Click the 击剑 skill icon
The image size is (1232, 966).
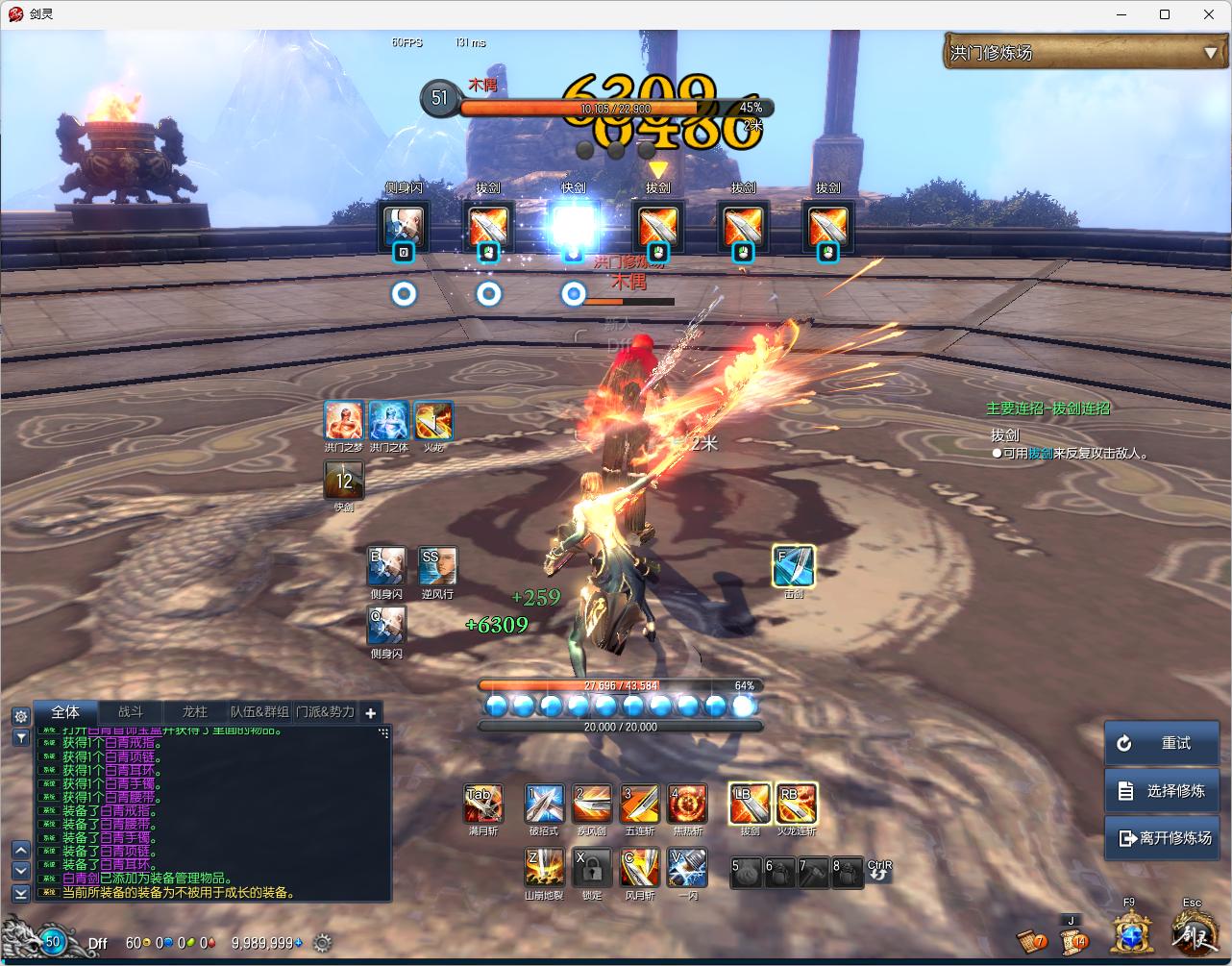click(794, 565)
